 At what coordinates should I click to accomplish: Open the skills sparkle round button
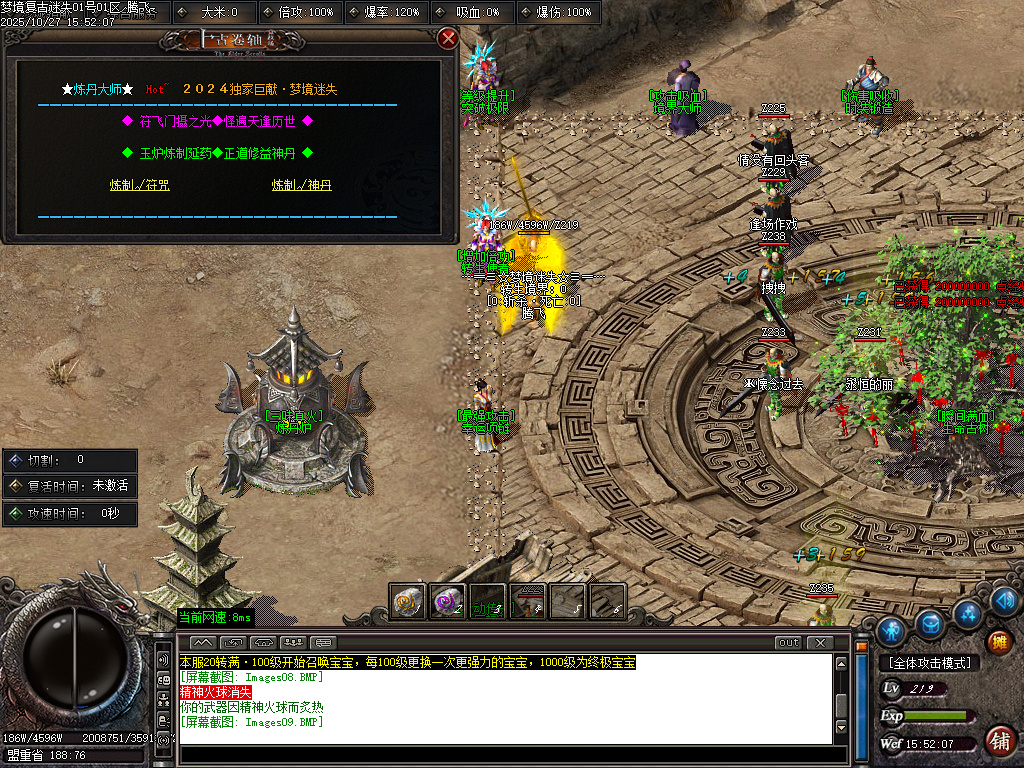coord(967,613)
